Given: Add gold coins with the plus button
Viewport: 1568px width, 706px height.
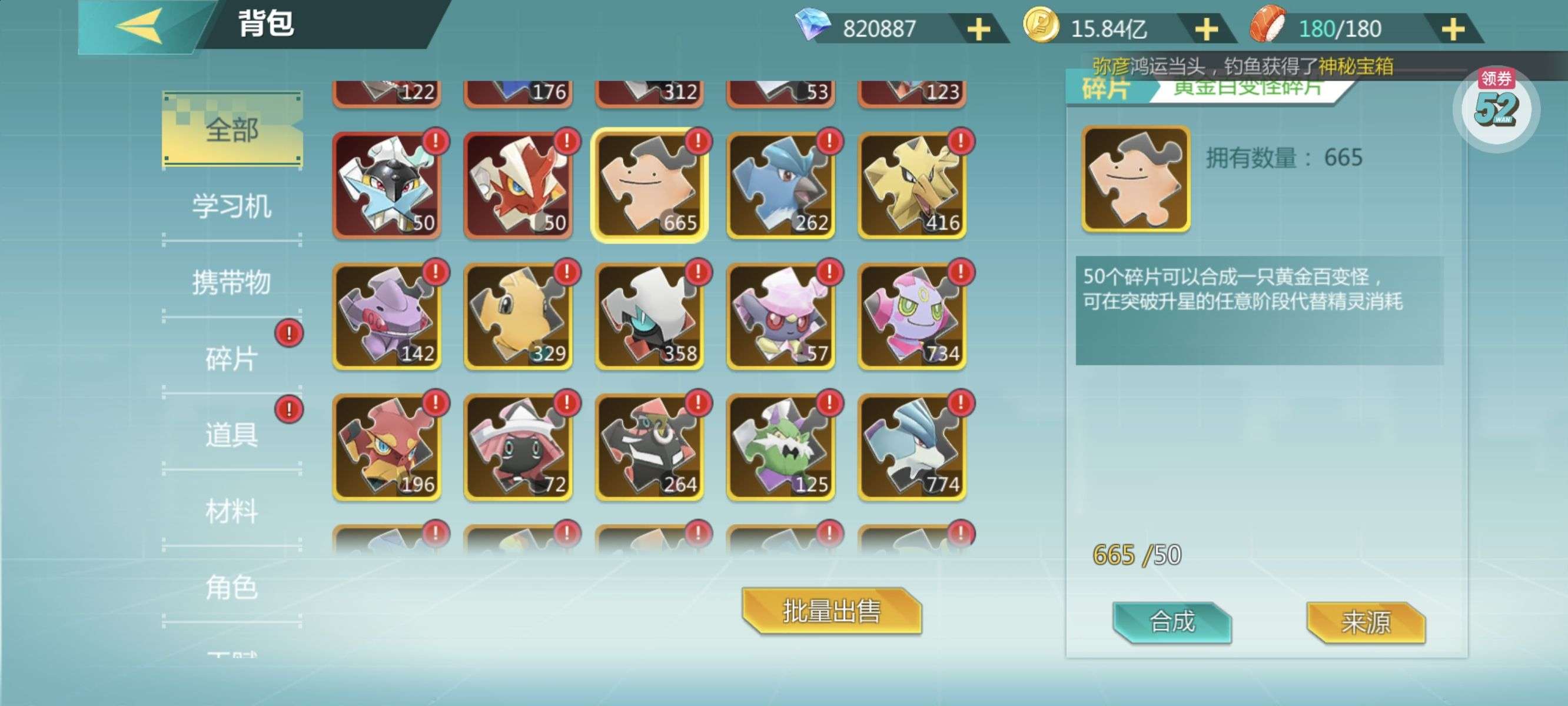Looking at the screenshot, I should [1206, 29].
